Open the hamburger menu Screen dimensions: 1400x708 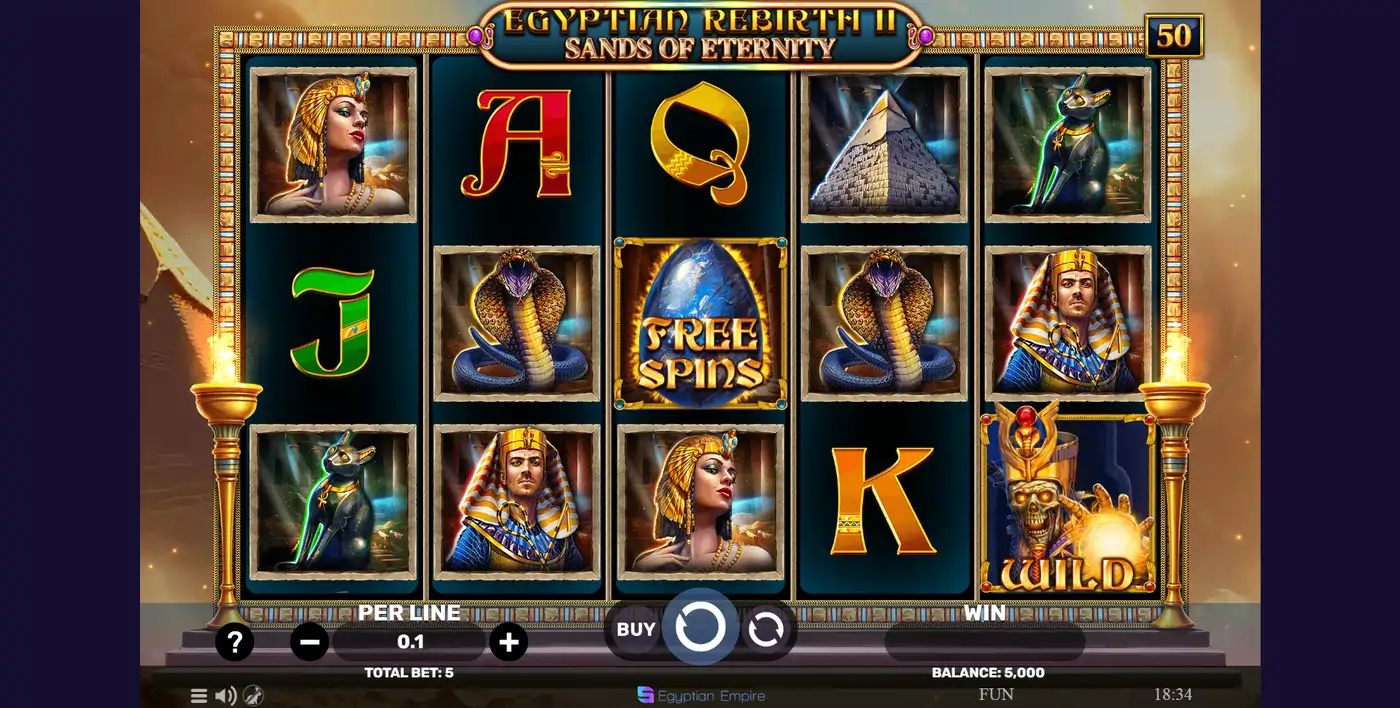pyautogui.click(x=199, y=696)
